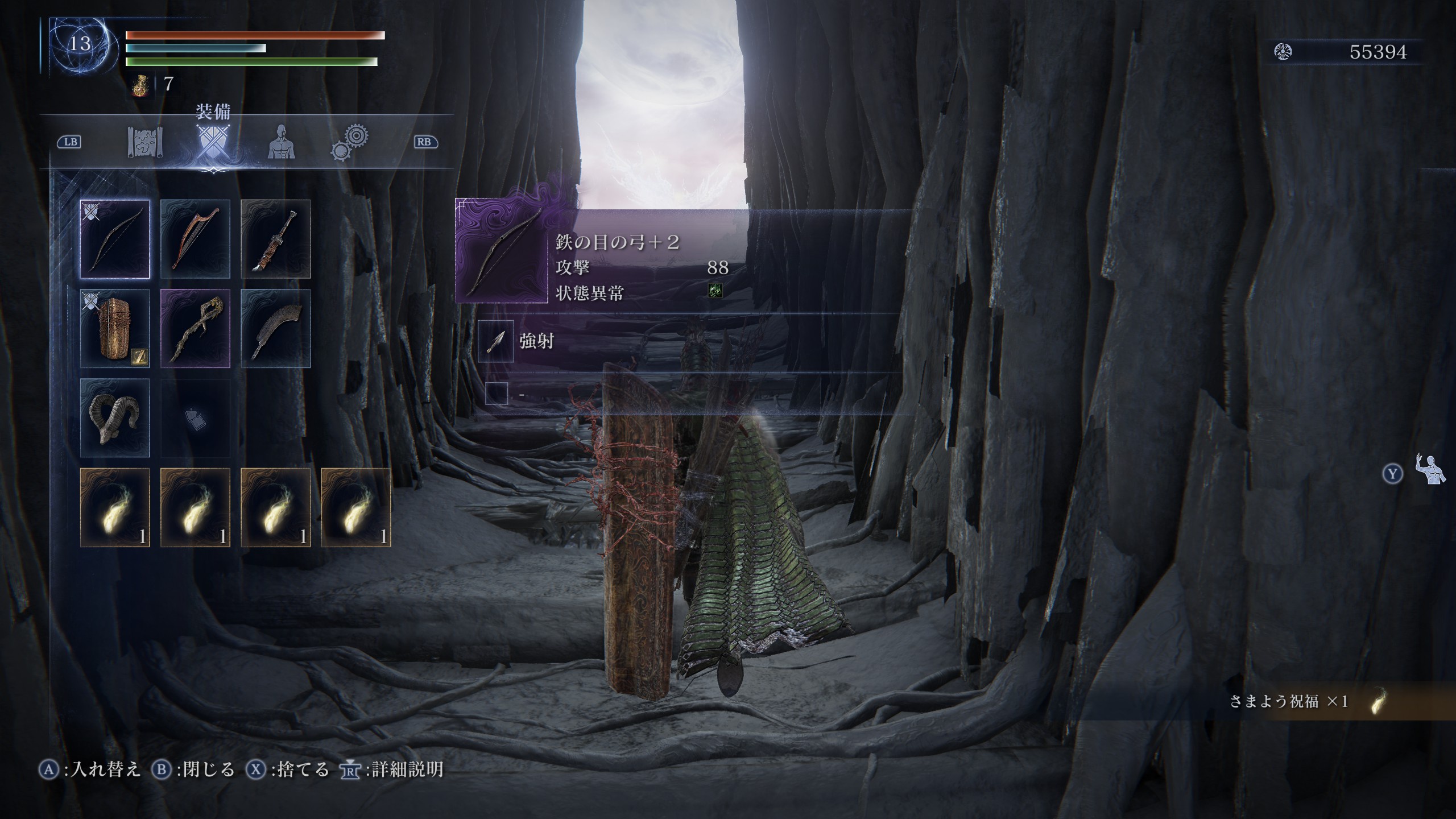This screenshot has width=1456, height=819.
Task: Click the flask item icon
Action: 141,85
